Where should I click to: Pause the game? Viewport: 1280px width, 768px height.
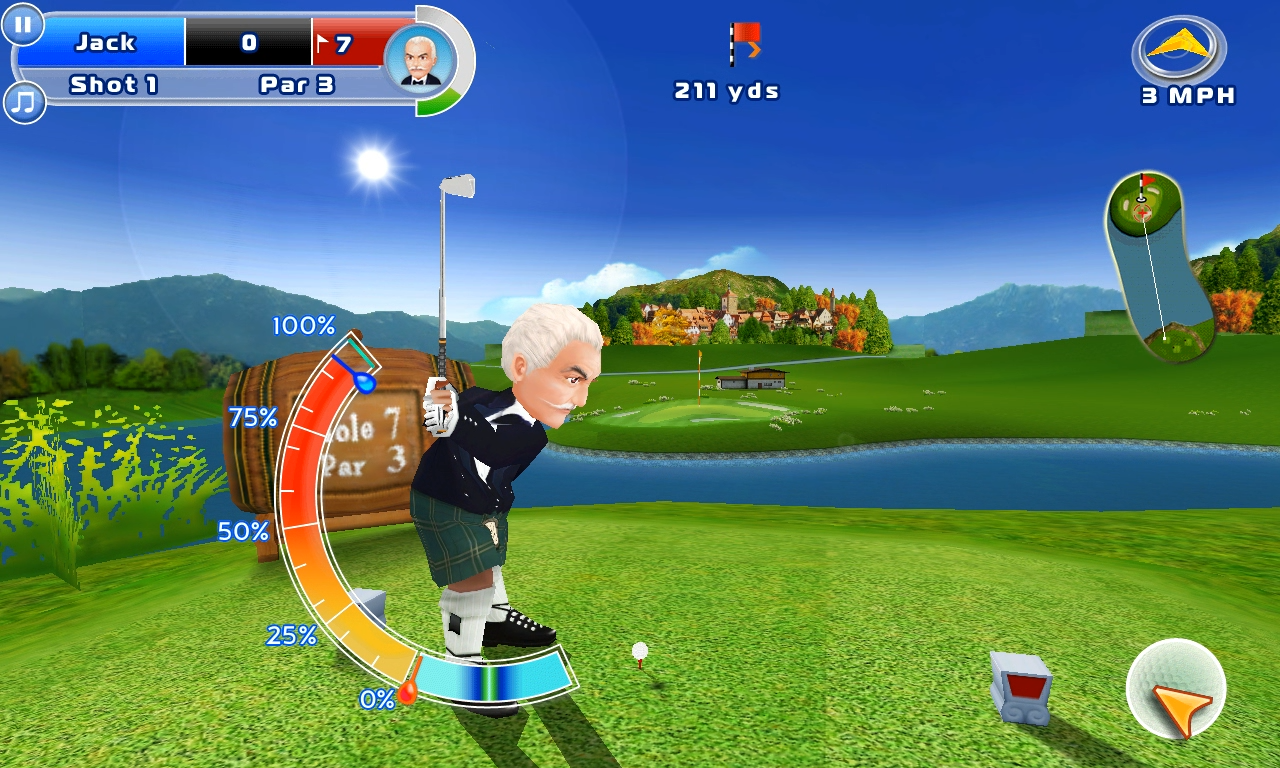click(x=23, y=23)
